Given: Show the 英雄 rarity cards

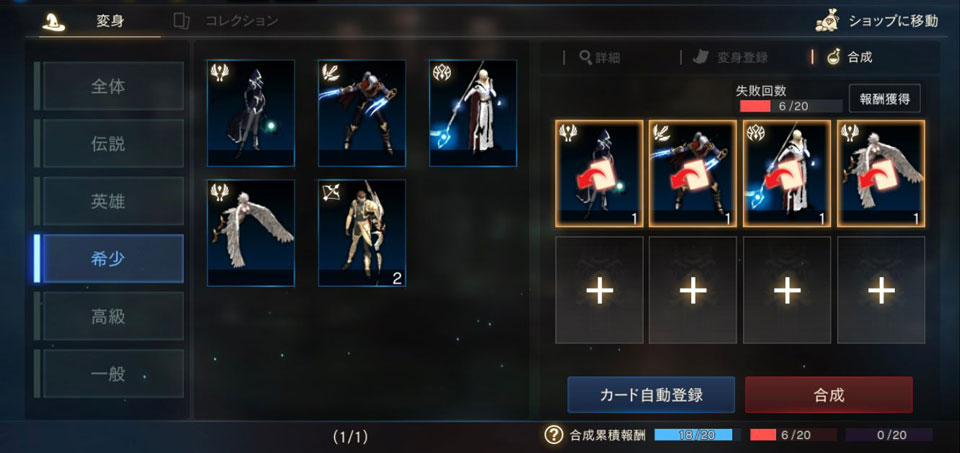Looking at the screenshot, I should 109,201.
